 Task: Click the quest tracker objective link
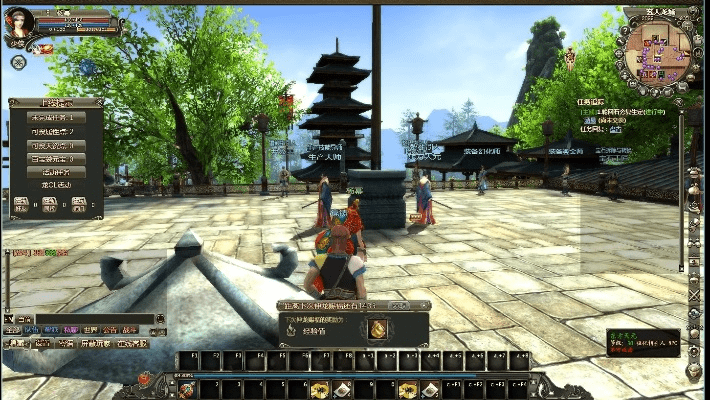pos(617,129)
